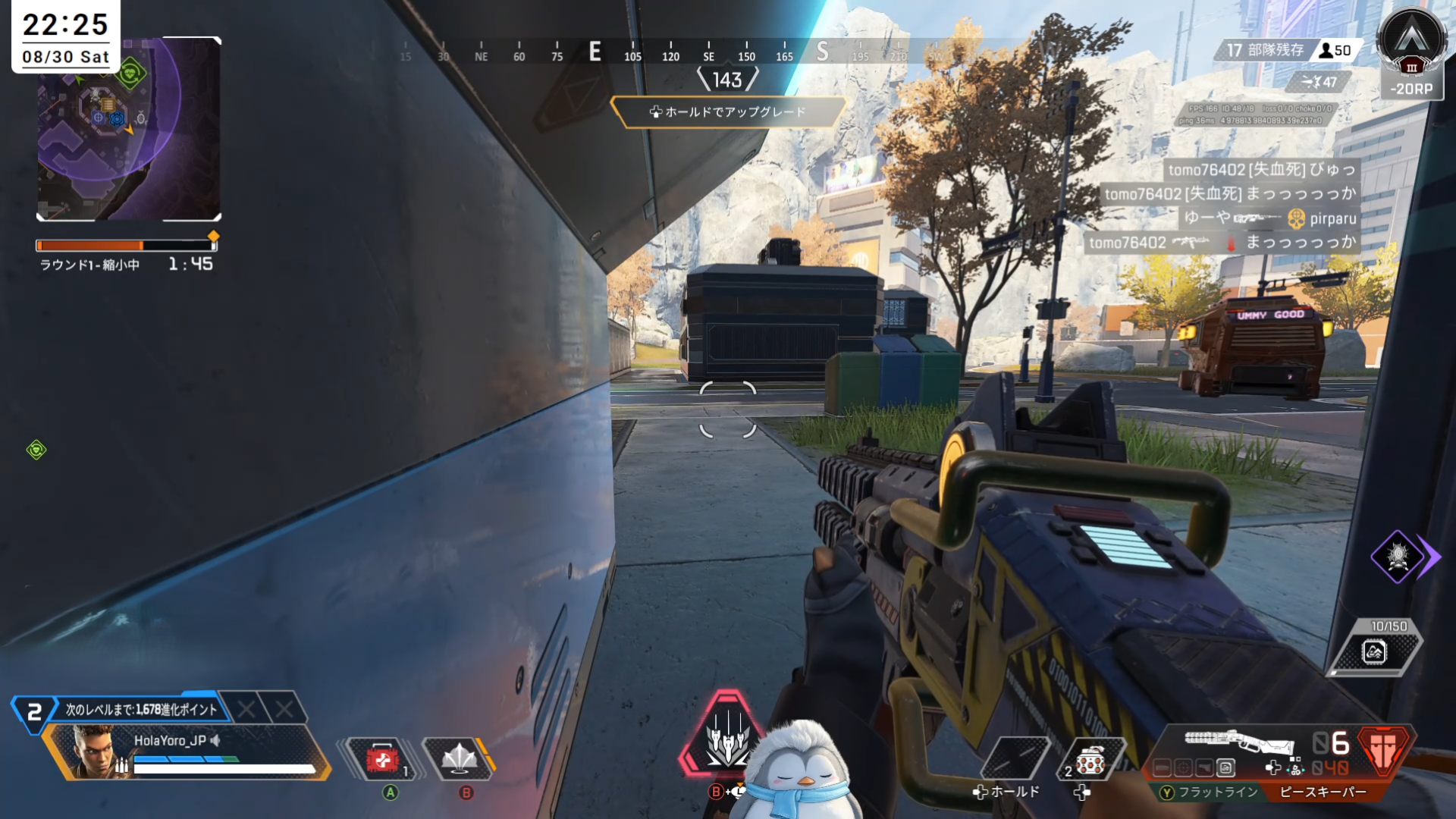Select the 10/150 counter icon
This screenshot has height=819, width=1456.
(1376, 651)
